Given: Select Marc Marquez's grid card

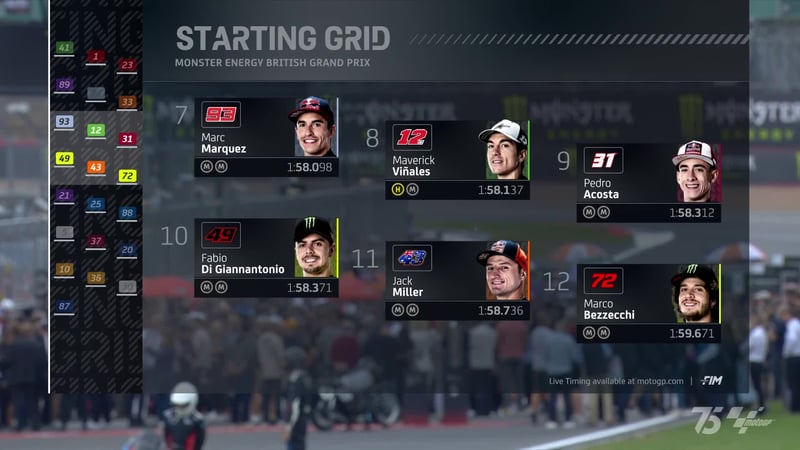Looking at the screenshot, I should point(266,137).
